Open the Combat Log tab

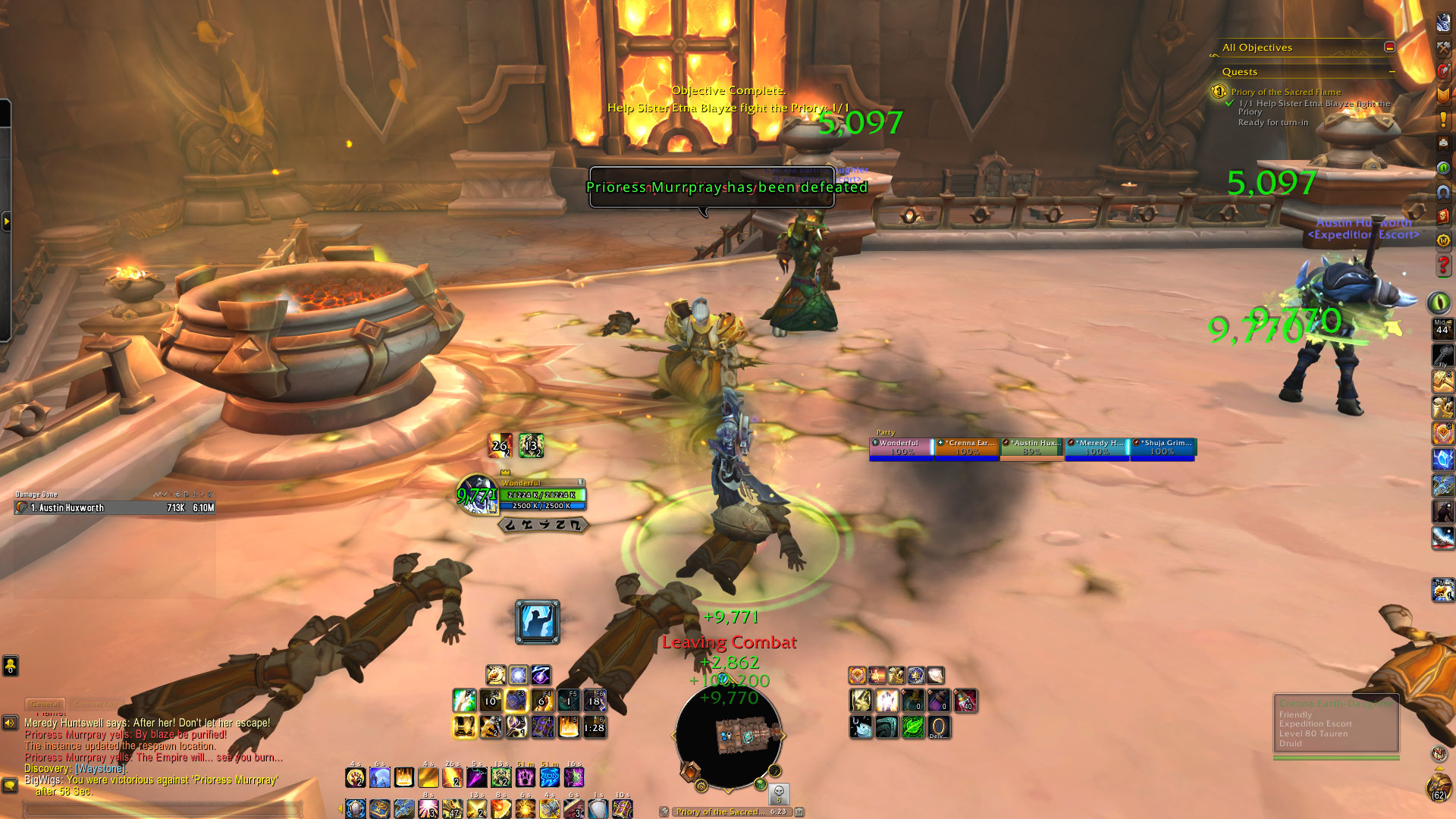[97, 704]
